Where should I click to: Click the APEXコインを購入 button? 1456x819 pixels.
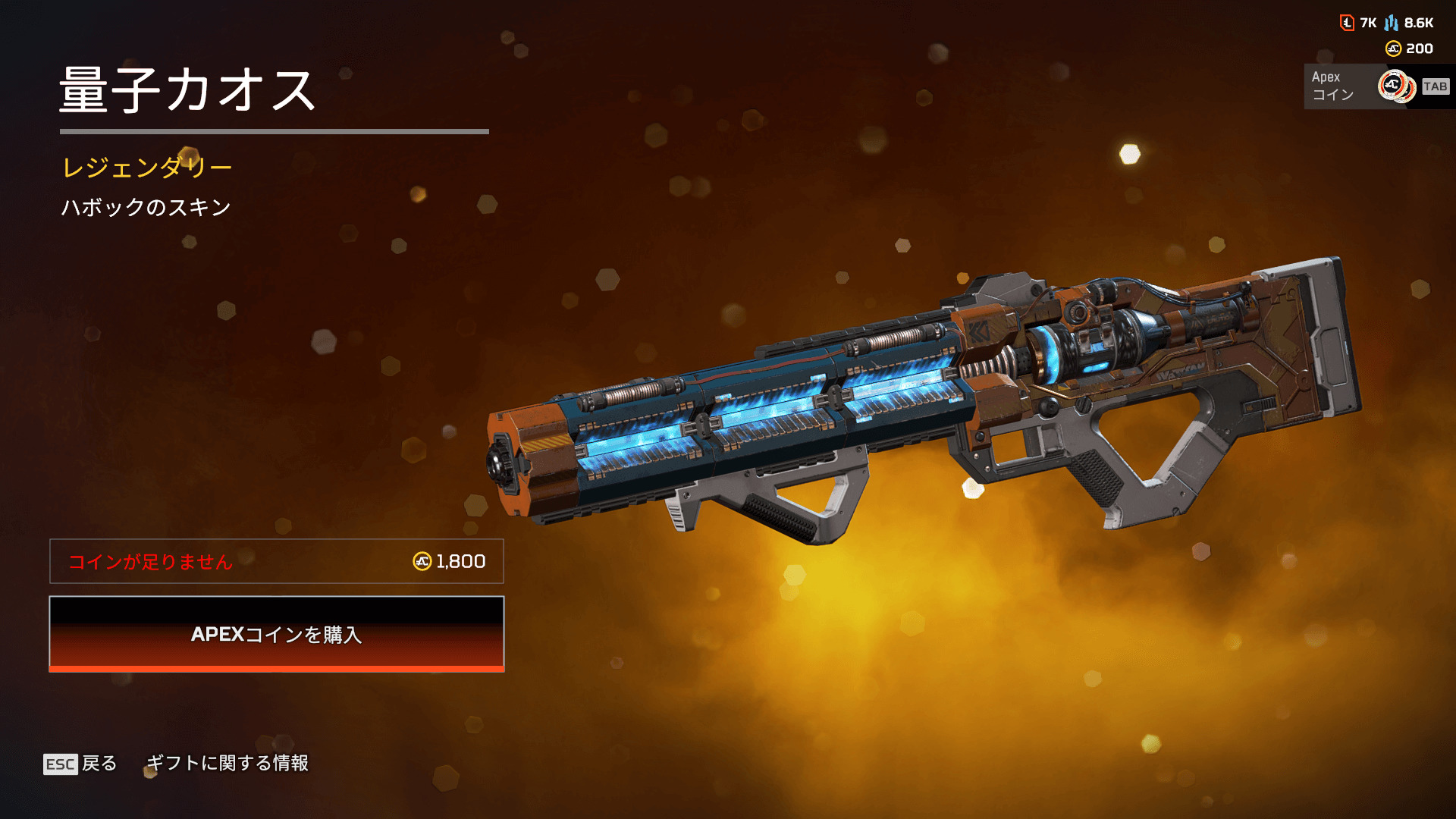pyautogui.click(x=277, y=634)
